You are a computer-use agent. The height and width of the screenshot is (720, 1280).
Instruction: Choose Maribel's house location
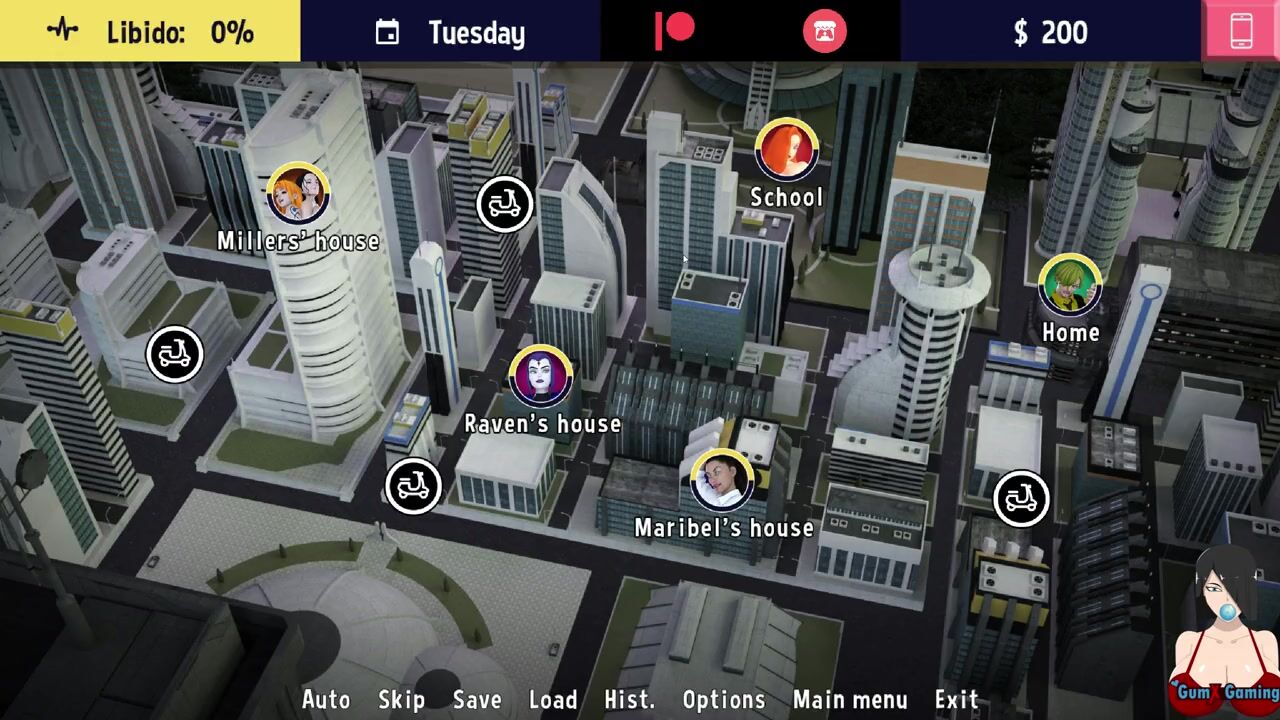[x=722, y=480]
